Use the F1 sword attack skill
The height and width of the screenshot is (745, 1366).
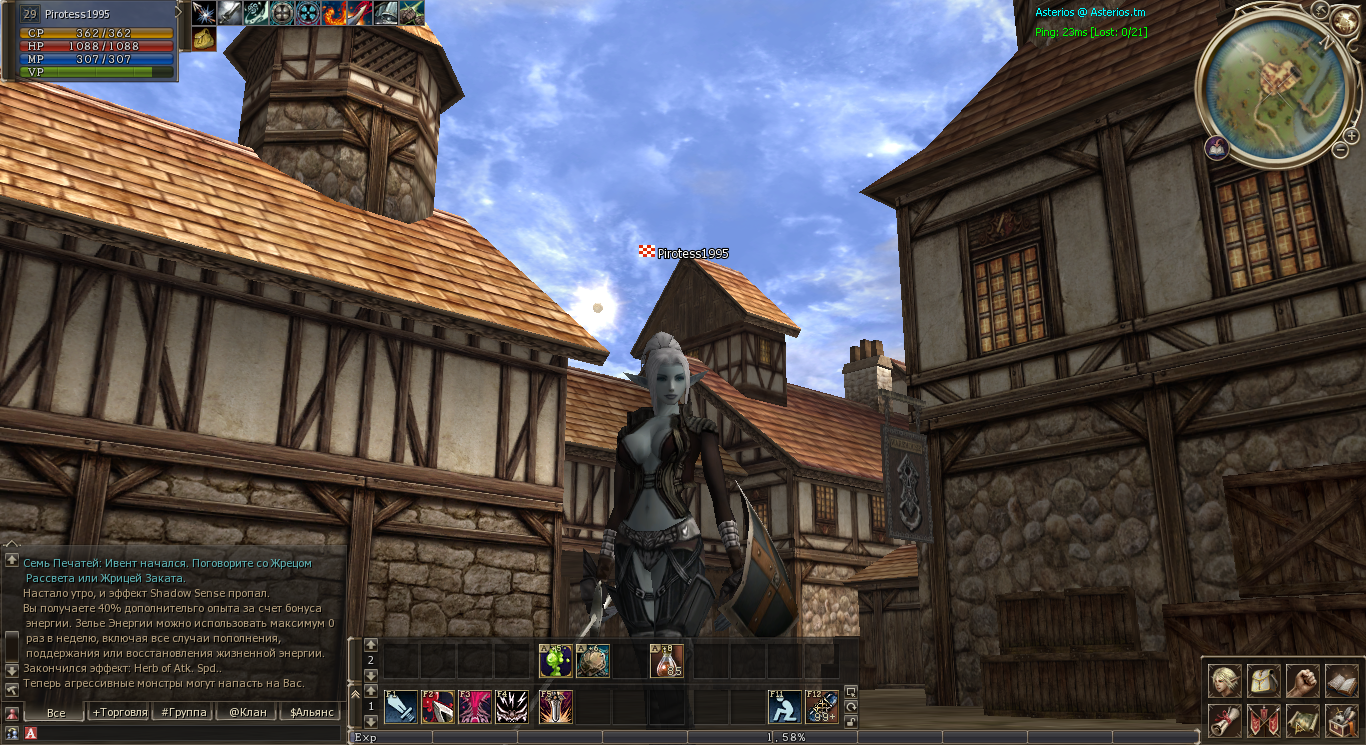(401, 707)
